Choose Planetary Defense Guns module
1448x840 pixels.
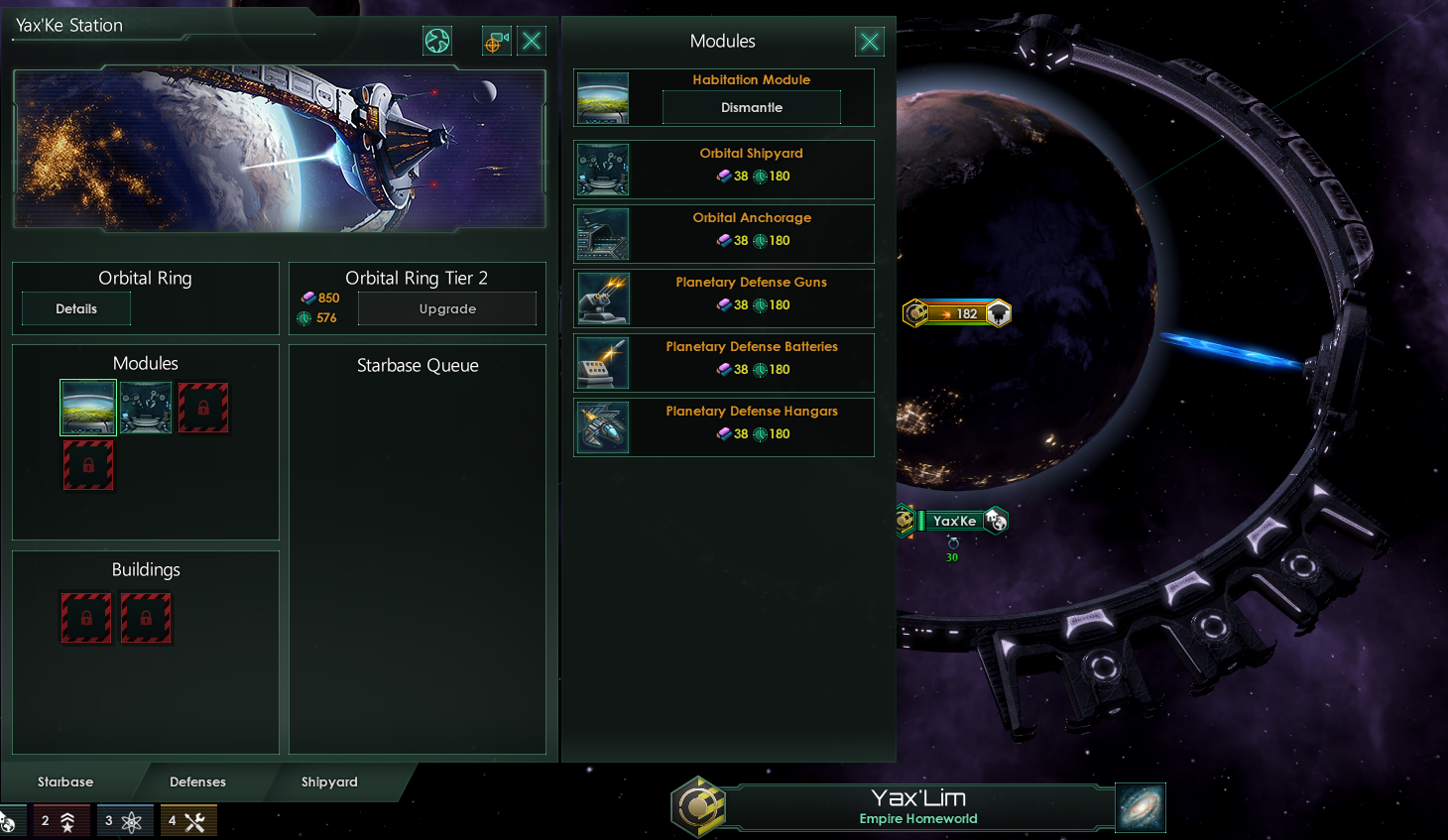(724, 299)
